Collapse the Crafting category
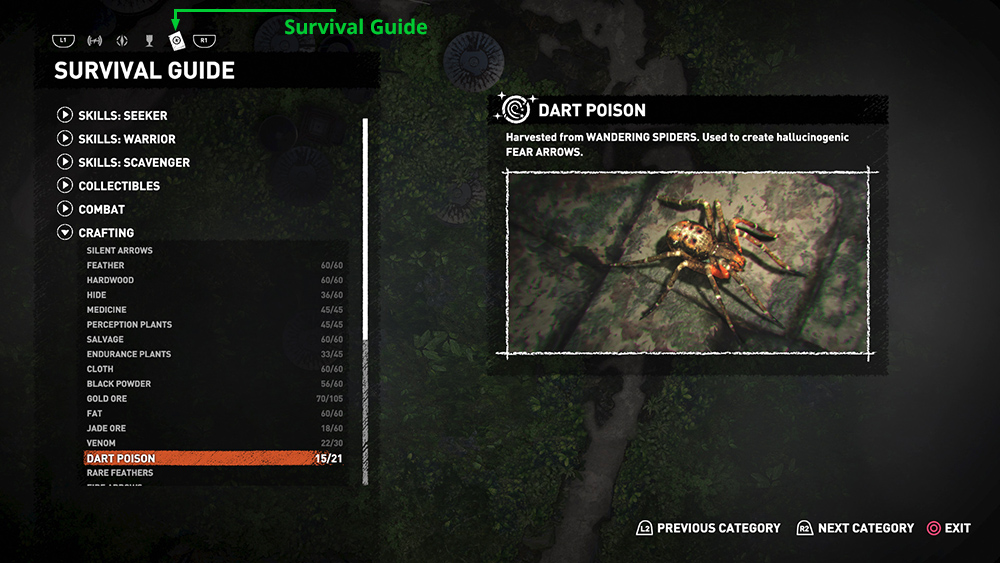 105,233
